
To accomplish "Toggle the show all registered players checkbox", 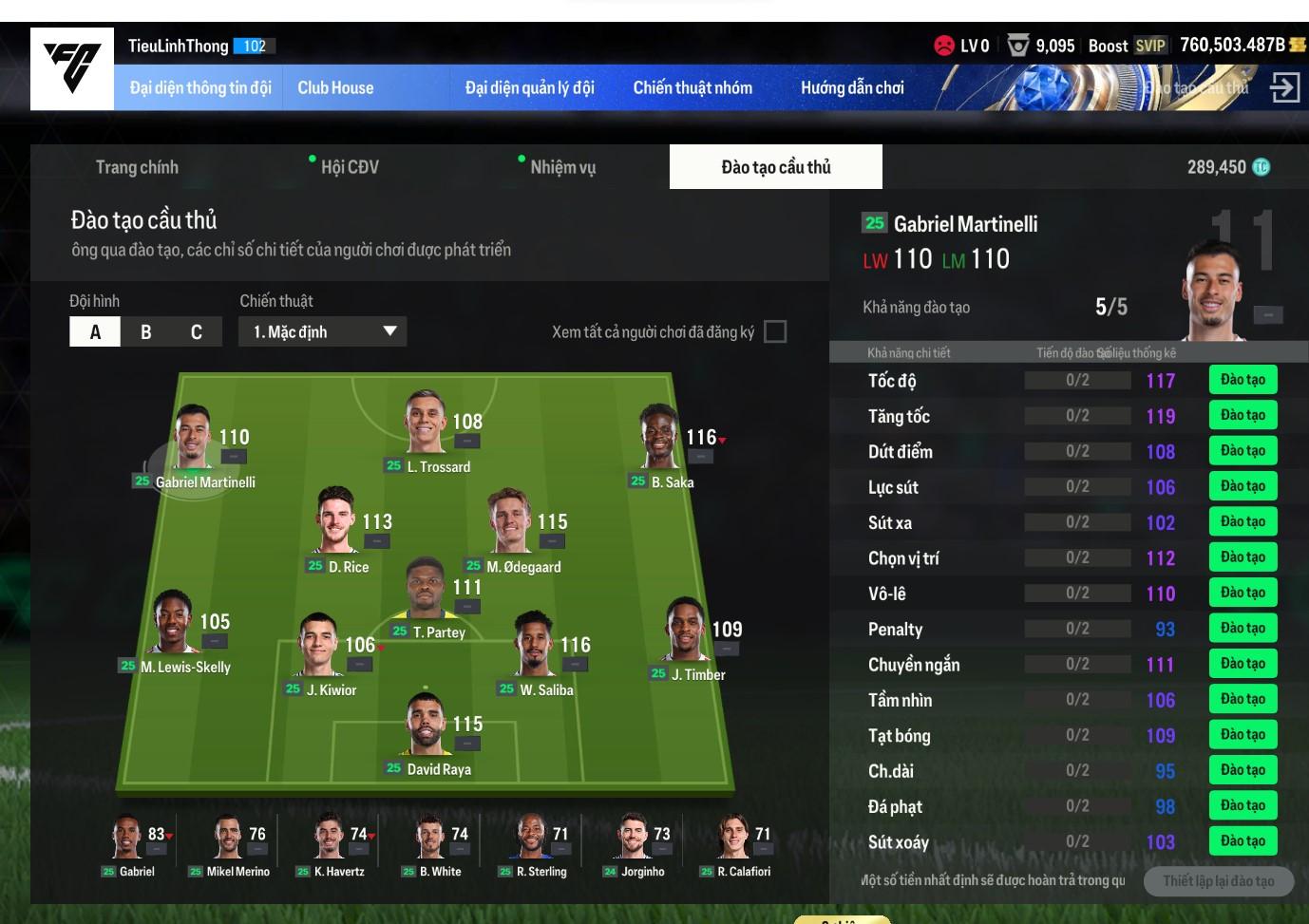I will [775, 331].
